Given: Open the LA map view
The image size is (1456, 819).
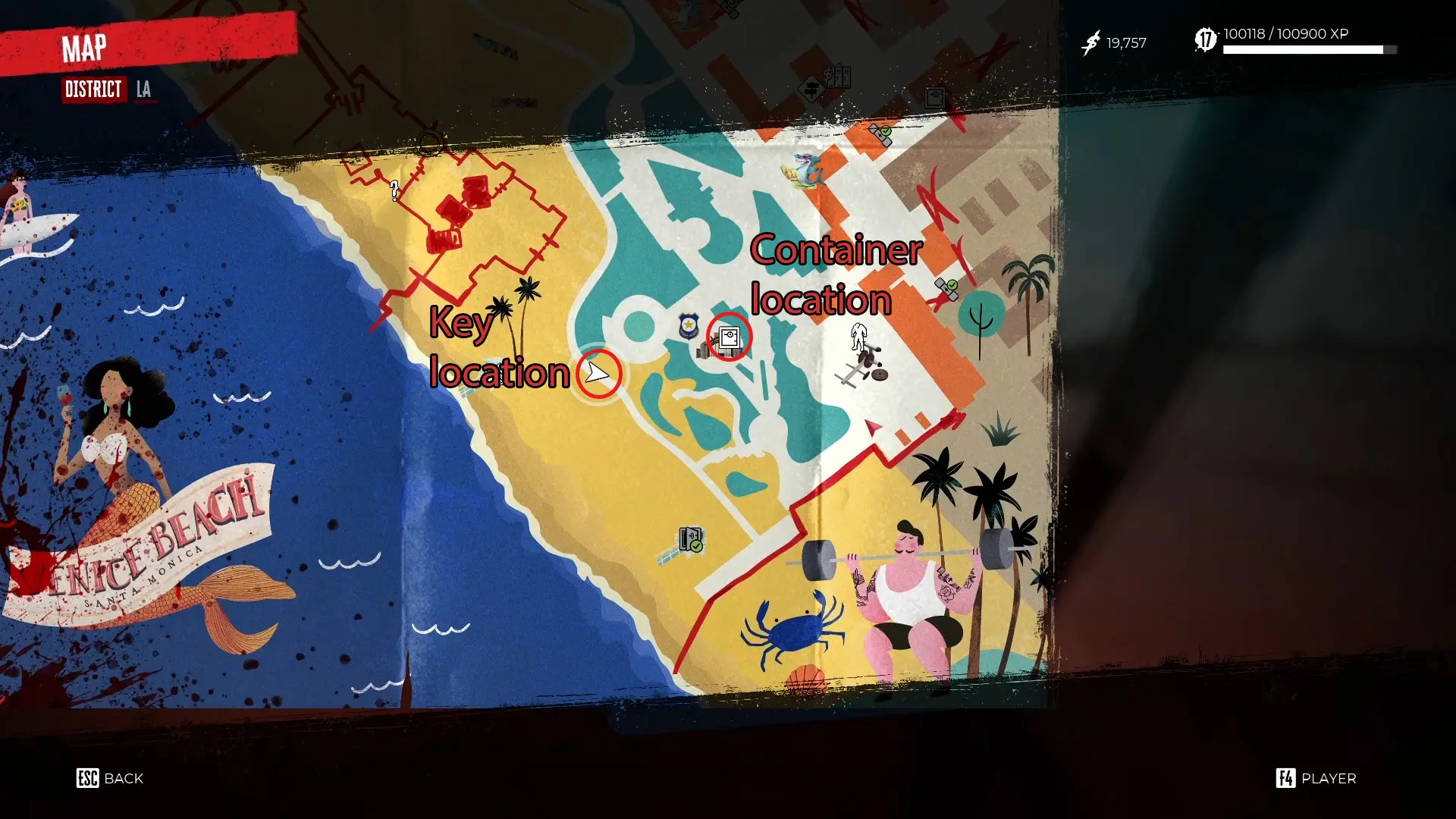Looking at the screenshot, I should 144,89.
